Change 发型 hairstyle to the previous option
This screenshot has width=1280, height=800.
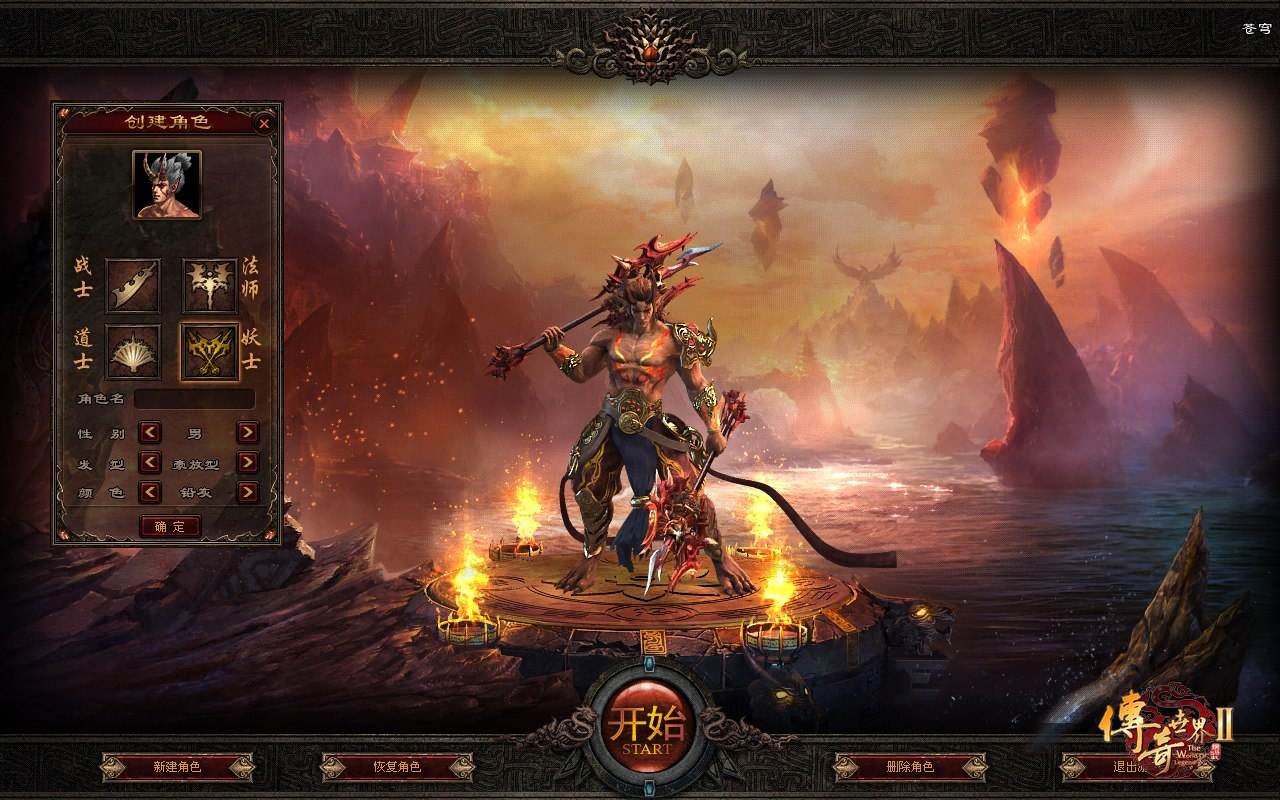coord(150,463)
